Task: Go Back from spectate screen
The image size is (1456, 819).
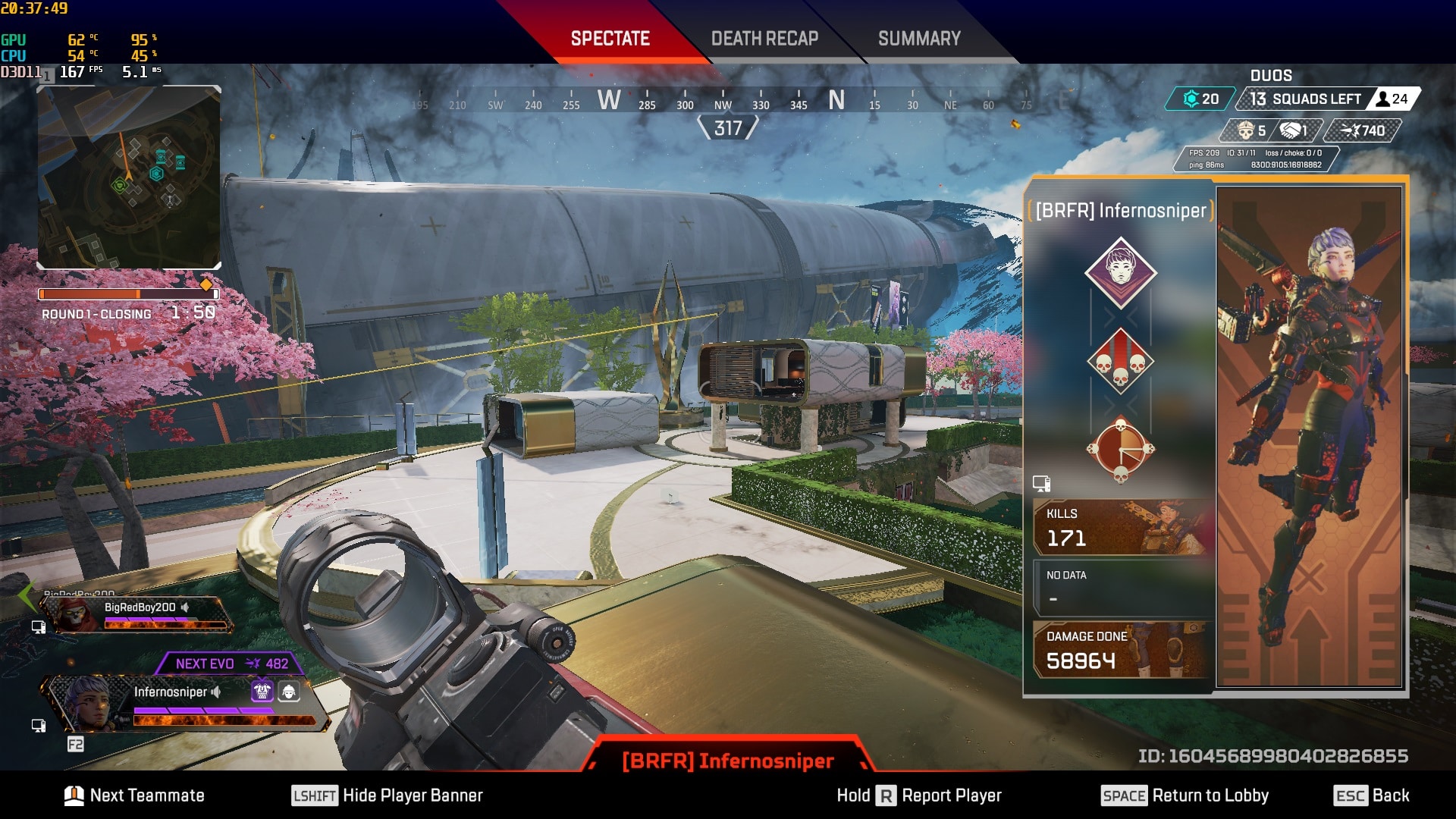Action: [1371, 795]
